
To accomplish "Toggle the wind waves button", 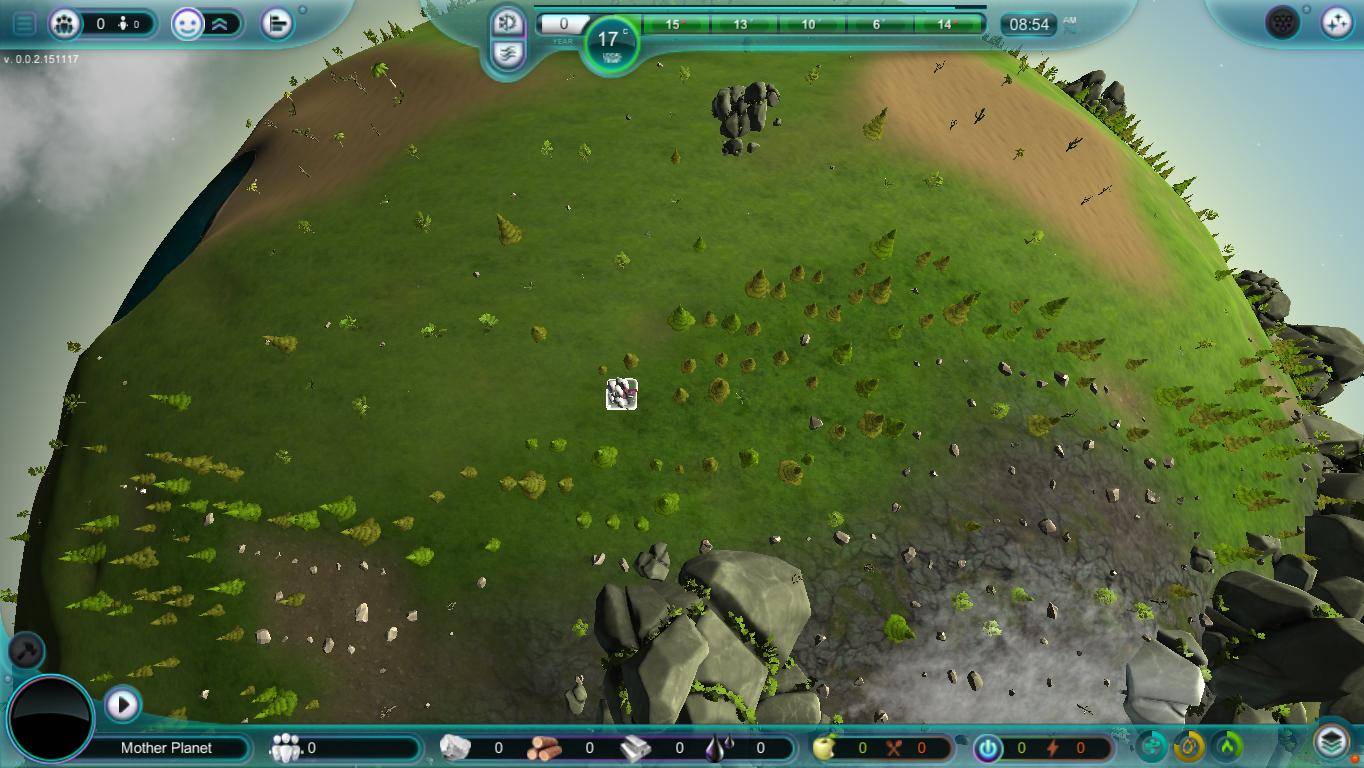I will [508, 53].
